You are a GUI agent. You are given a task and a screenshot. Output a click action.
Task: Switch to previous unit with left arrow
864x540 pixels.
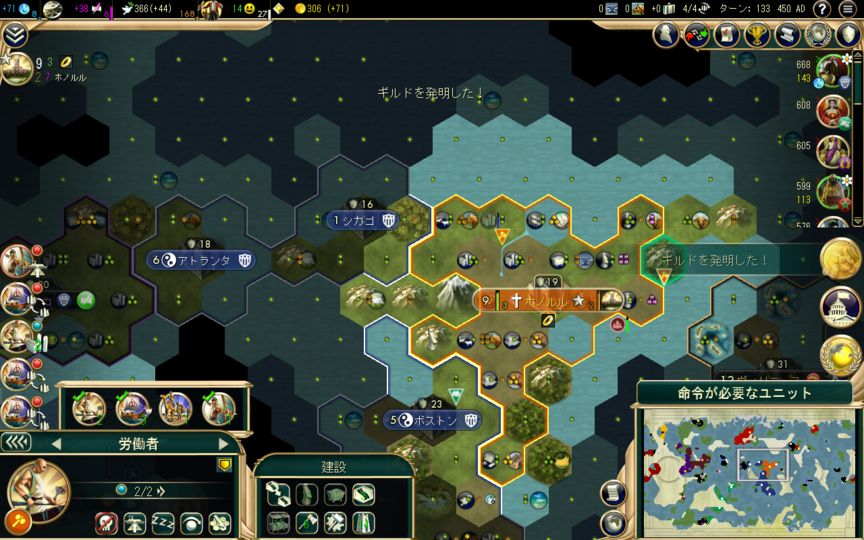pyautogui.click(x=56, y=442)
